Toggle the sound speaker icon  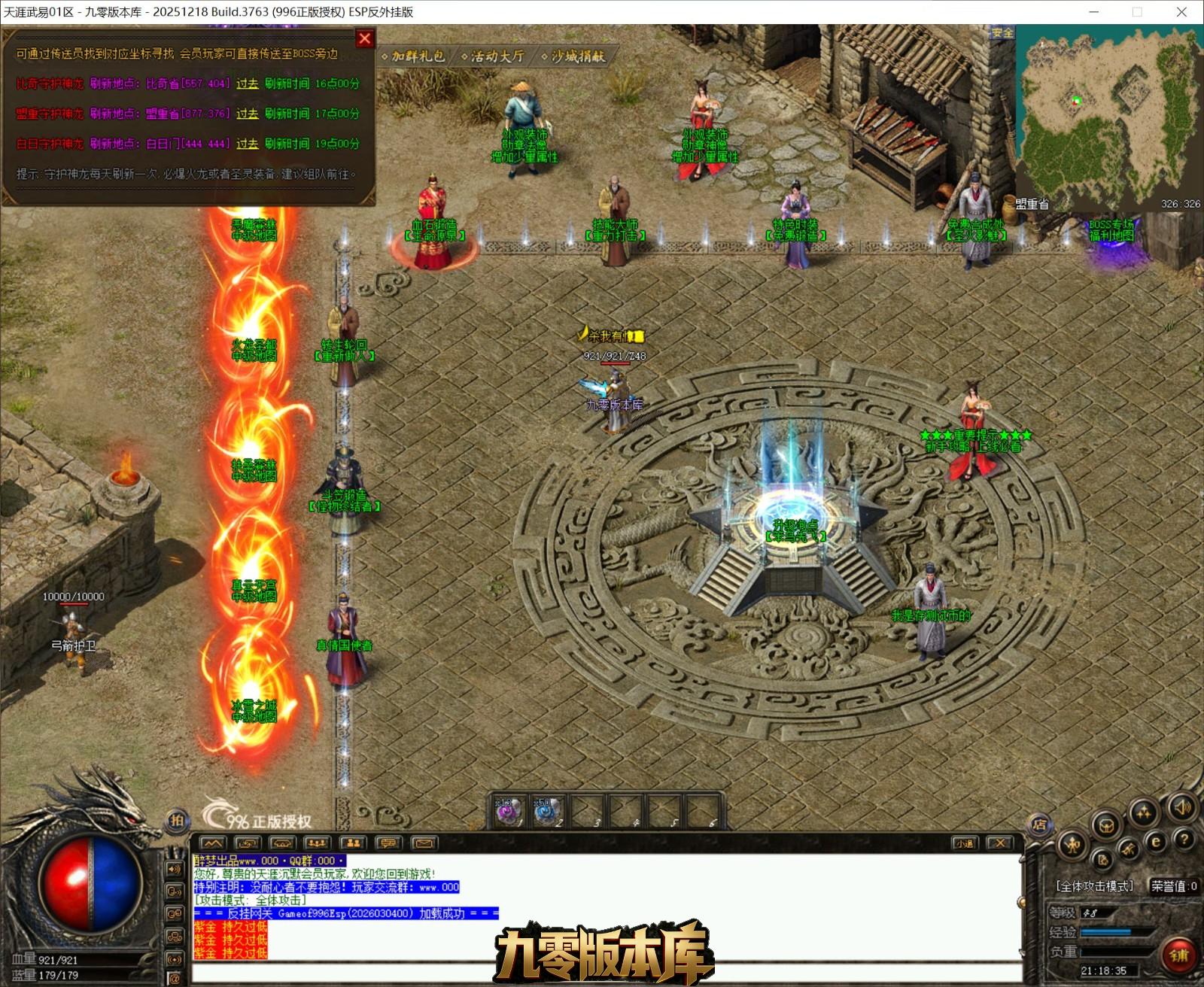click(x=1182, y=808)
